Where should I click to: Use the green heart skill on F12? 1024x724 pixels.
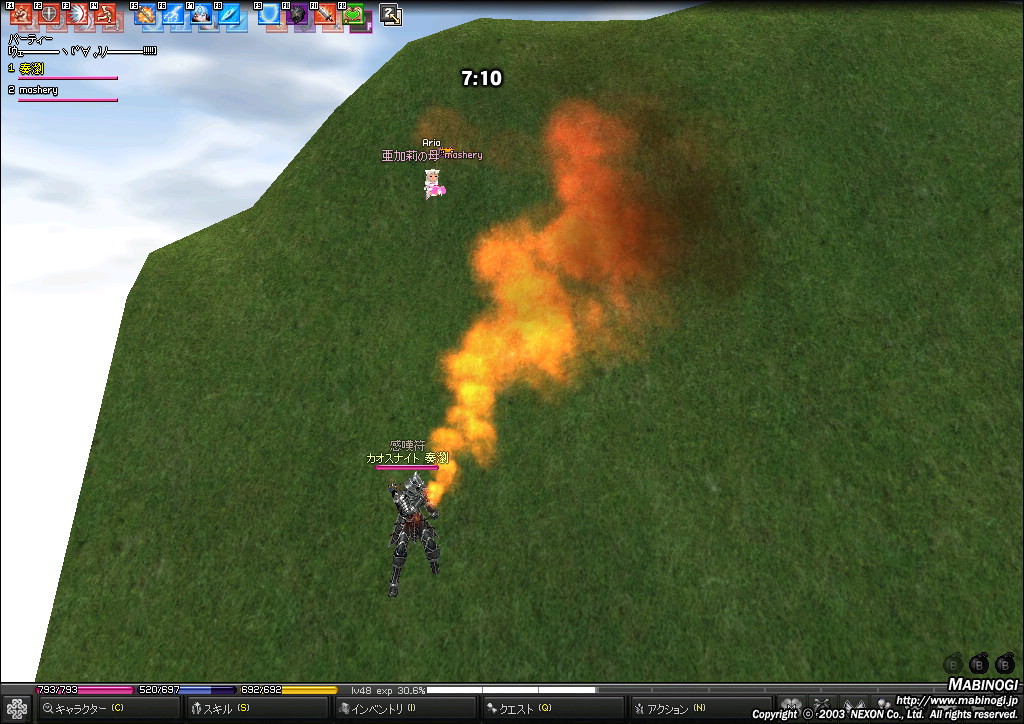click(354, 15)
